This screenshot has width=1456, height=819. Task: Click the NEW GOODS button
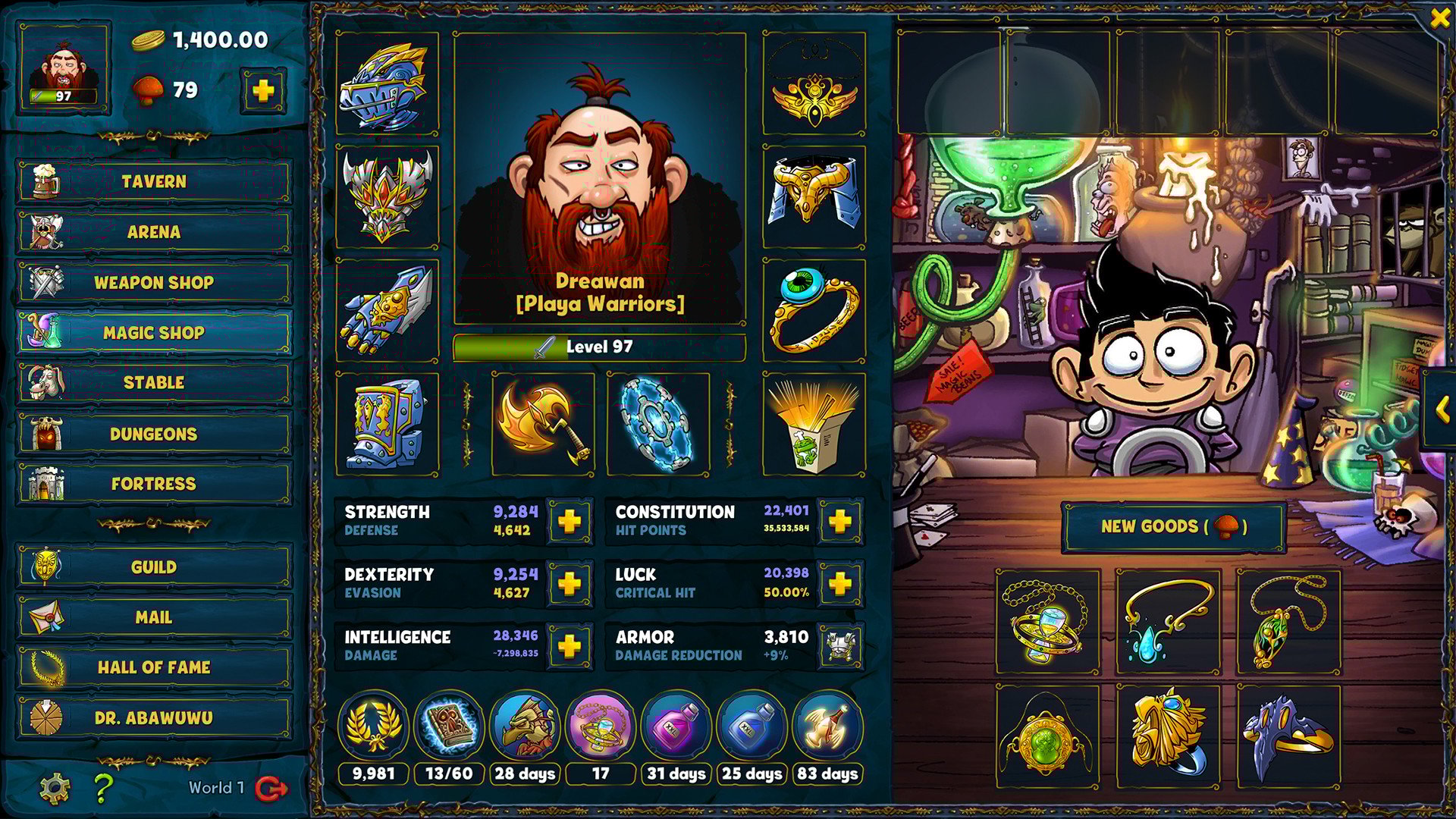[1174, 529]
